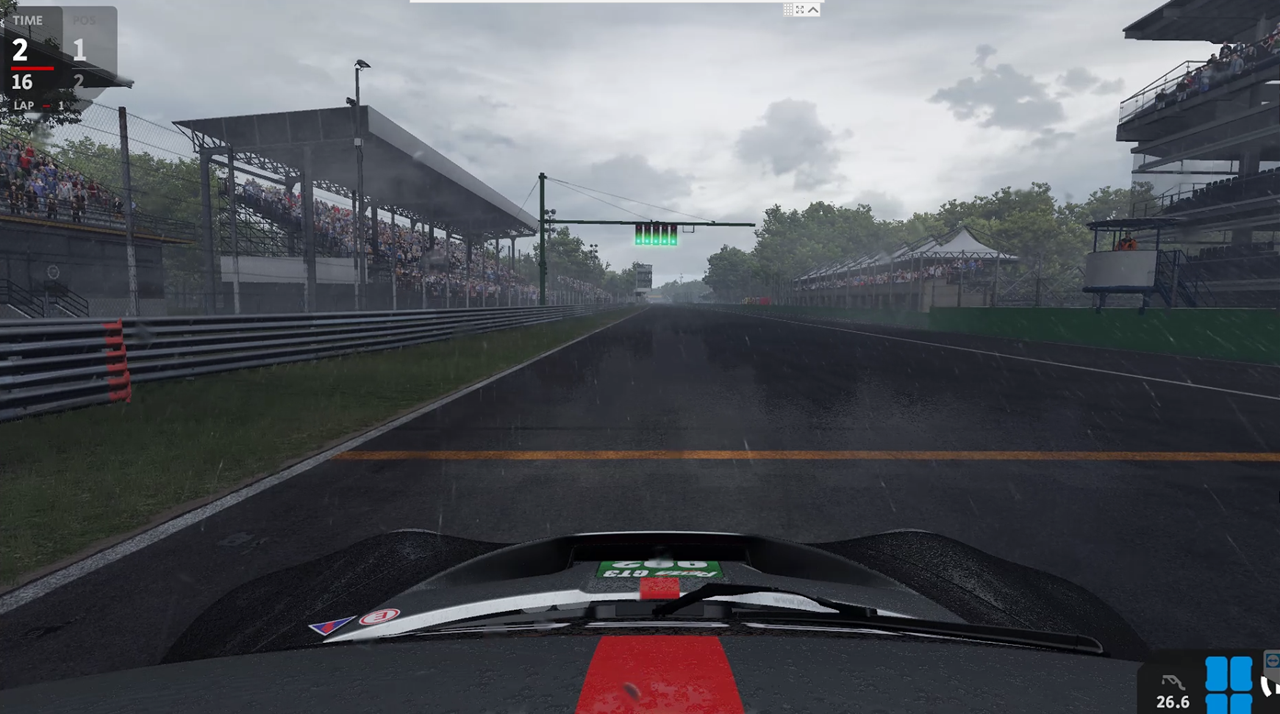
Task: Collapse the top toolbar with the chevron
Action: [813, 9]
